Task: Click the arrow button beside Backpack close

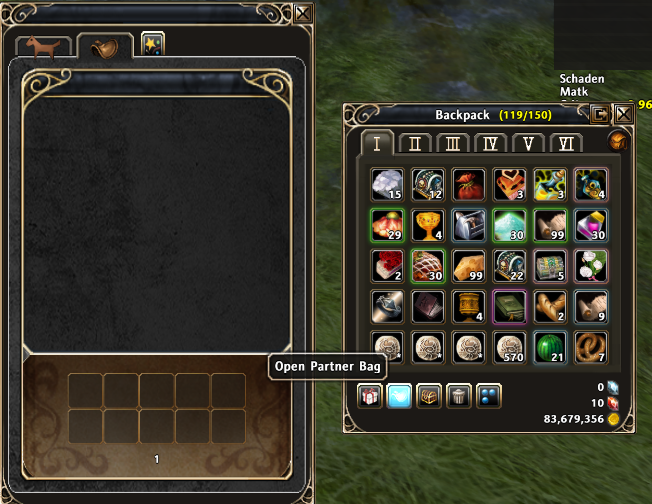Action: 599,114
